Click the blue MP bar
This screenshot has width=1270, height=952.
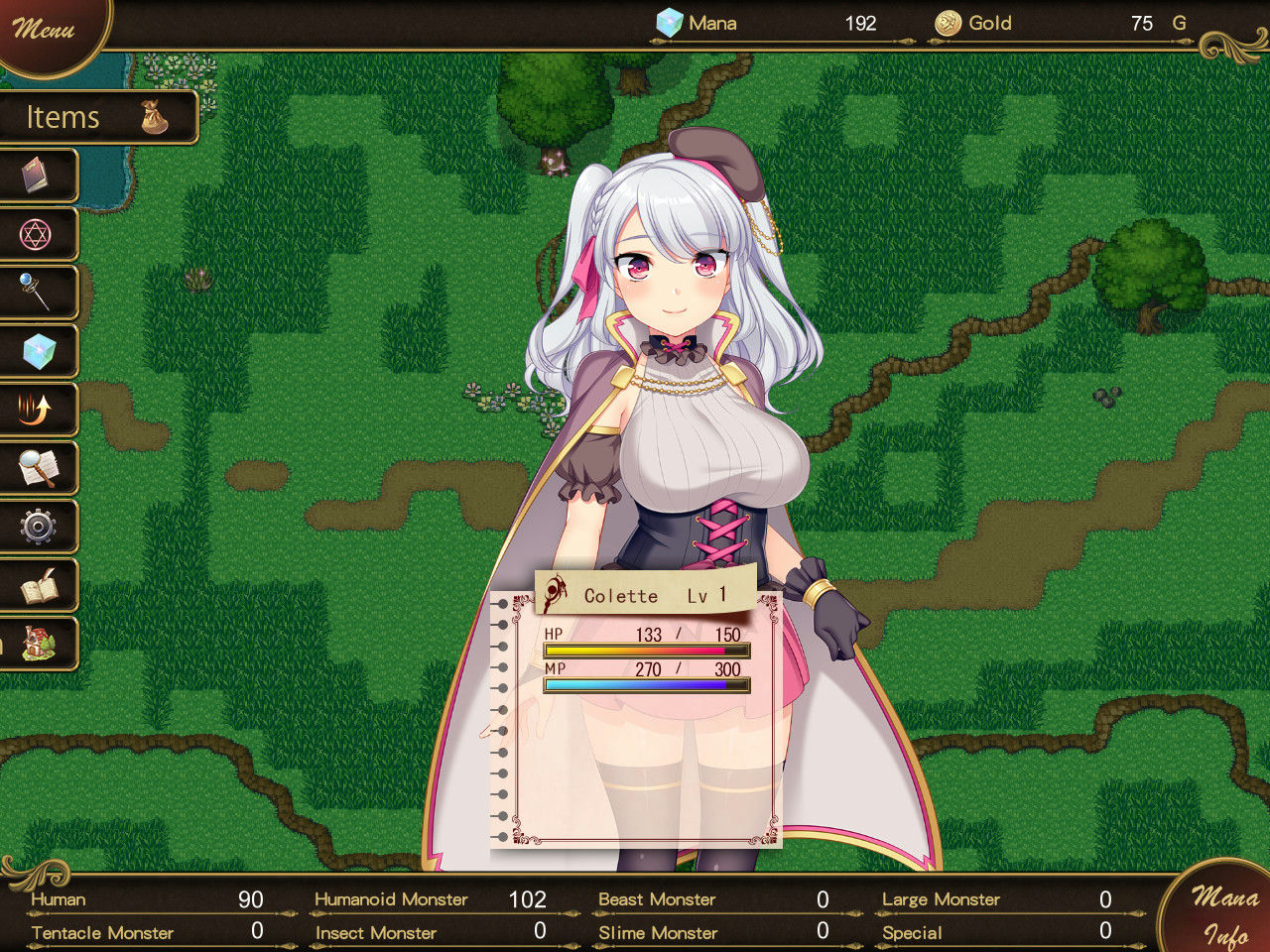[x=645, y=684]
